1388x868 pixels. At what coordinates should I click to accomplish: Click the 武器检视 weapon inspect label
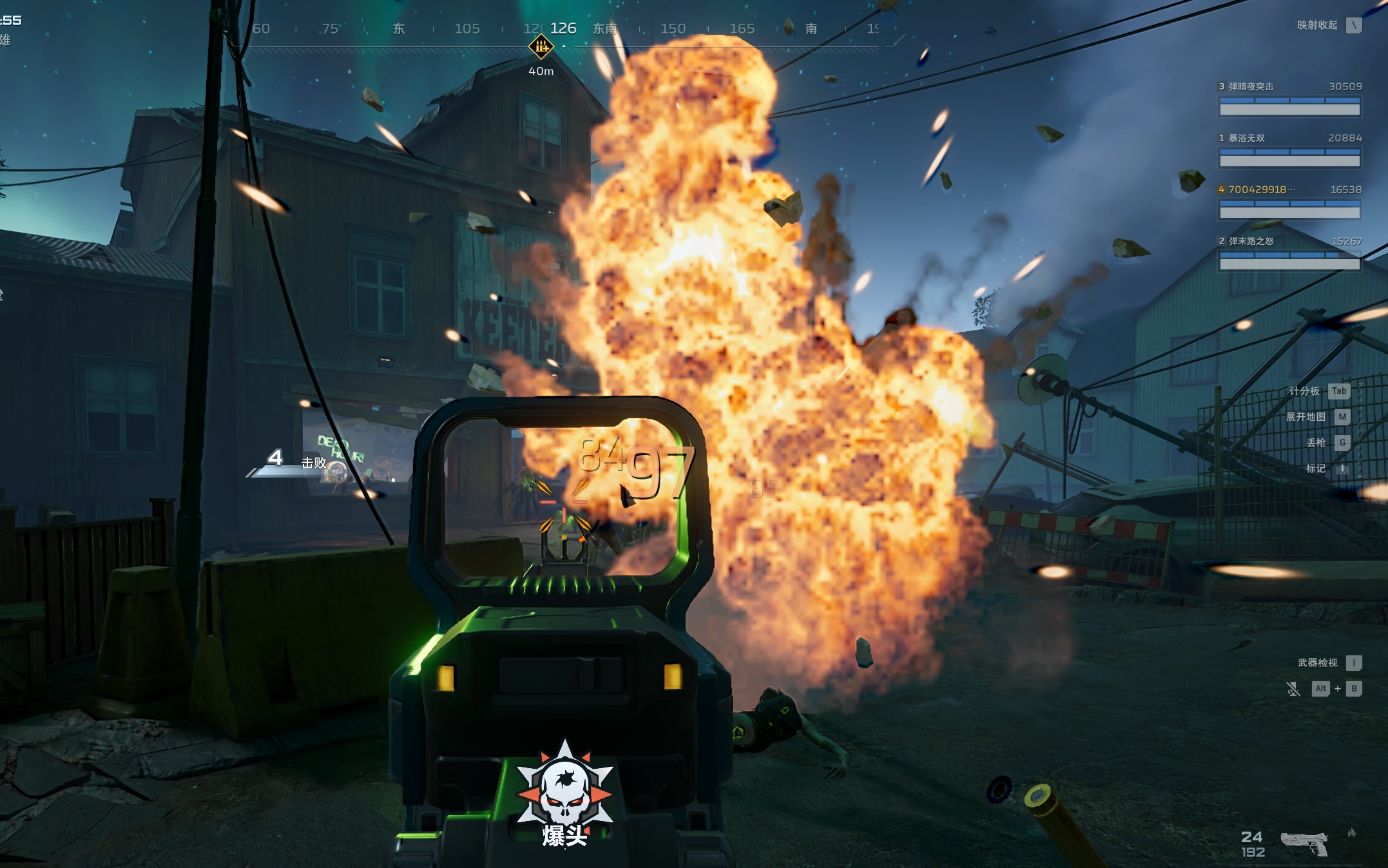(1317, 662)
